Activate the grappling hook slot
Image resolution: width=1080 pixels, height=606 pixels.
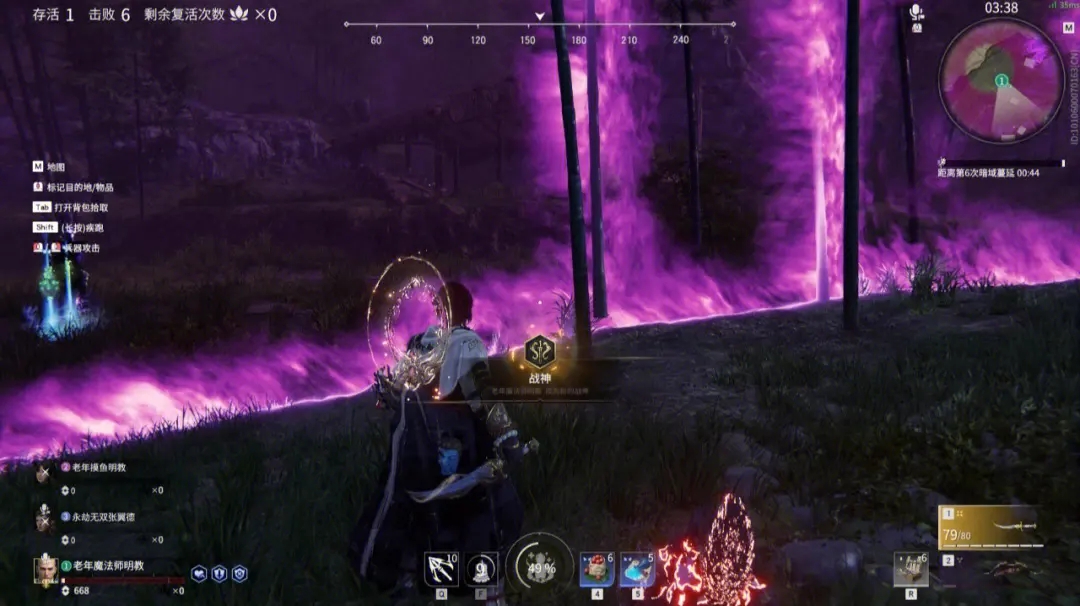[x=441, y=570]
